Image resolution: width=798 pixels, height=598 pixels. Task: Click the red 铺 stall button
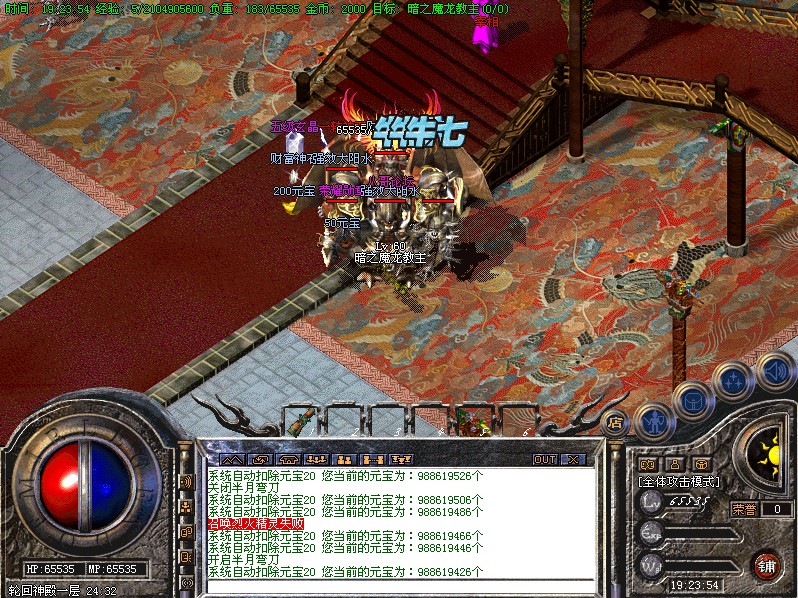[x=767, y=565]
